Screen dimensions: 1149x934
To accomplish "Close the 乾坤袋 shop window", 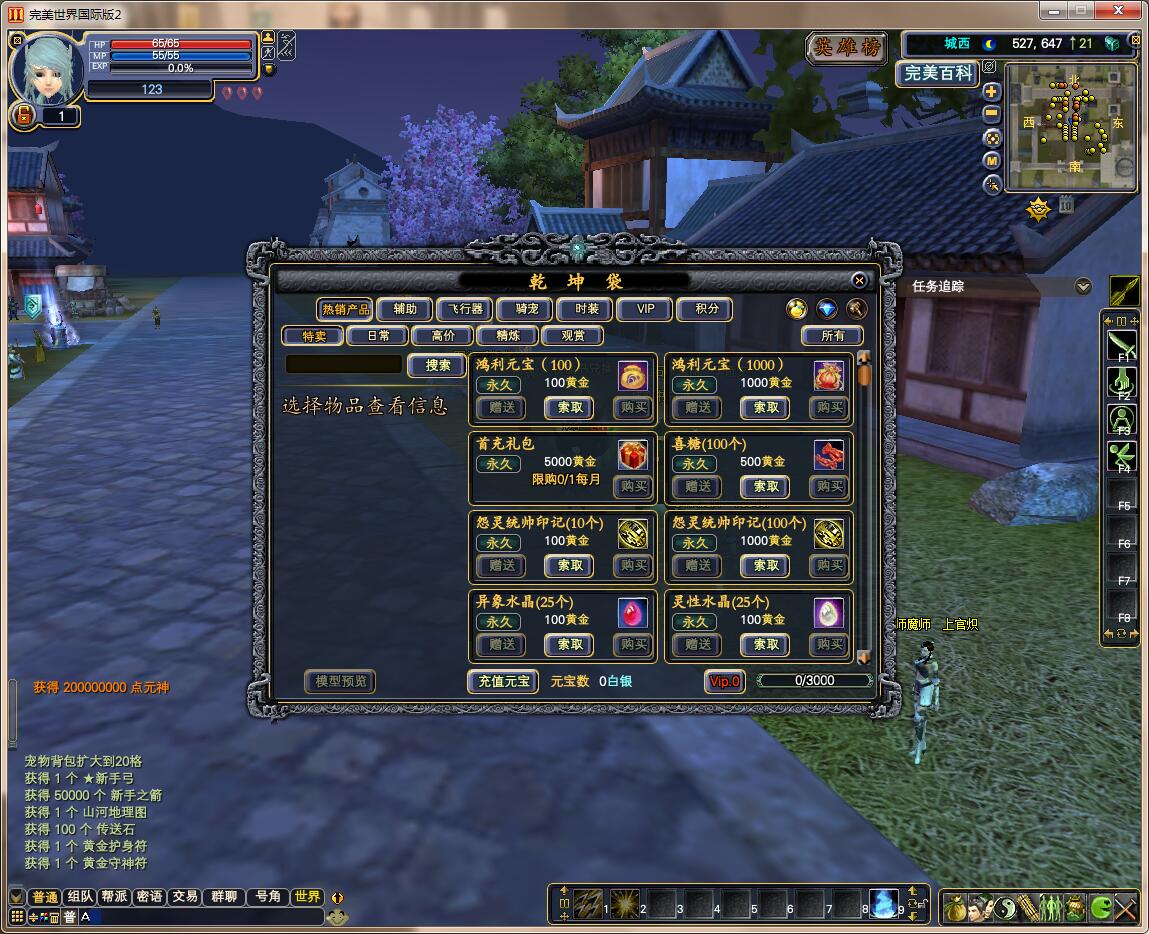I will click(859, 281).
